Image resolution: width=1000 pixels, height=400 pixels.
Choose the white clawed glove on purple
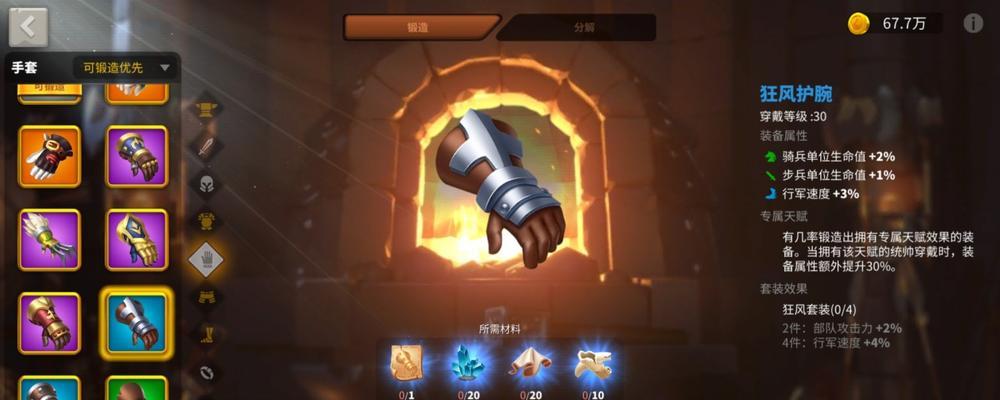(50, 240)
